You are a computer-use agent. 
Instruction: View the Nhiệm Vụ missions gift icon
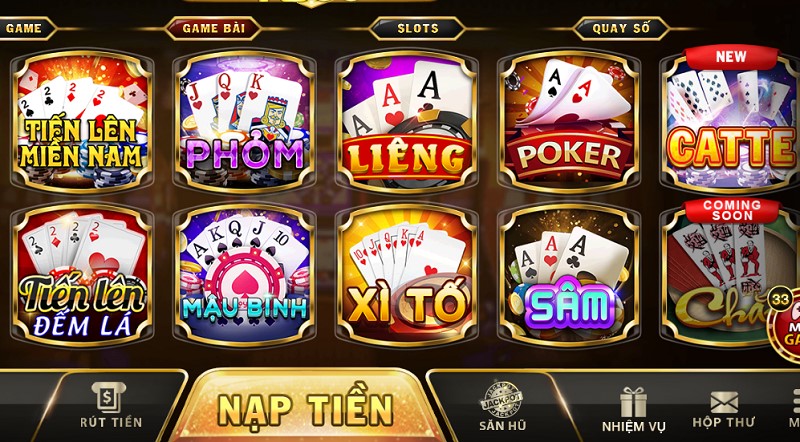tap(632, 409)
